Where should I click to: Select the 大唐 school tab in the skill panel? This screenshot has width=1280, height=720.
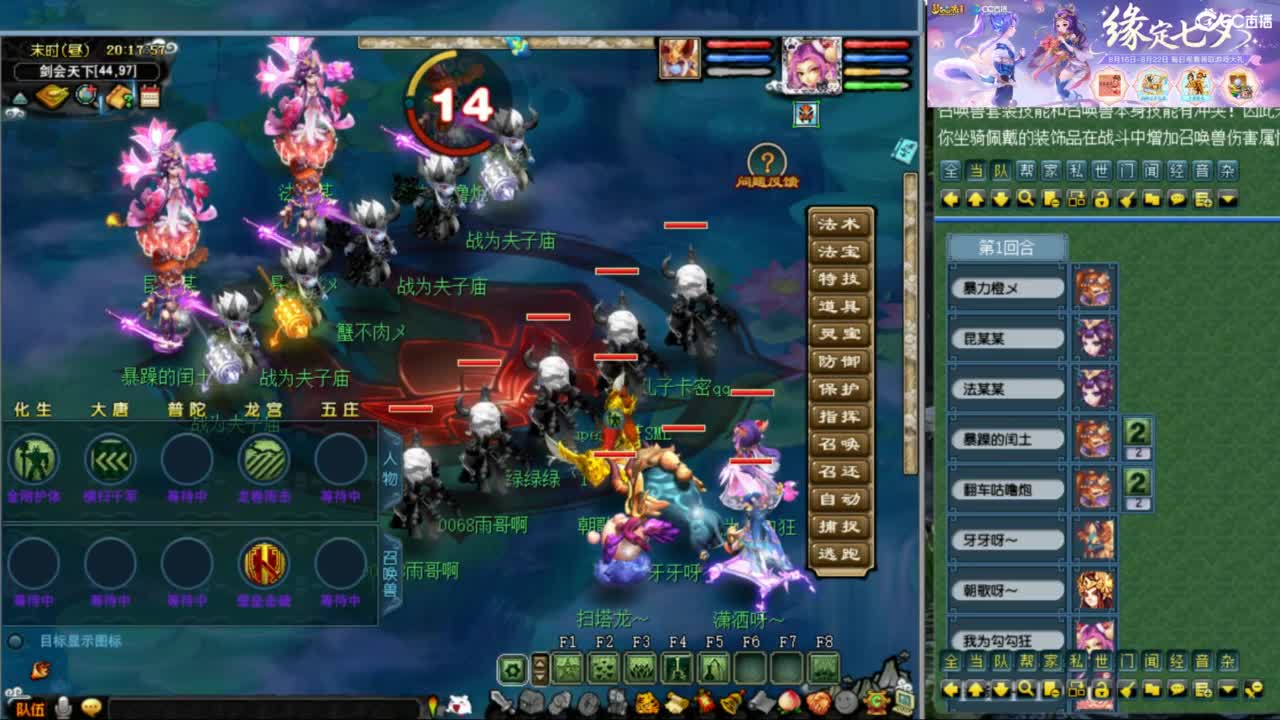coord(110,409)
